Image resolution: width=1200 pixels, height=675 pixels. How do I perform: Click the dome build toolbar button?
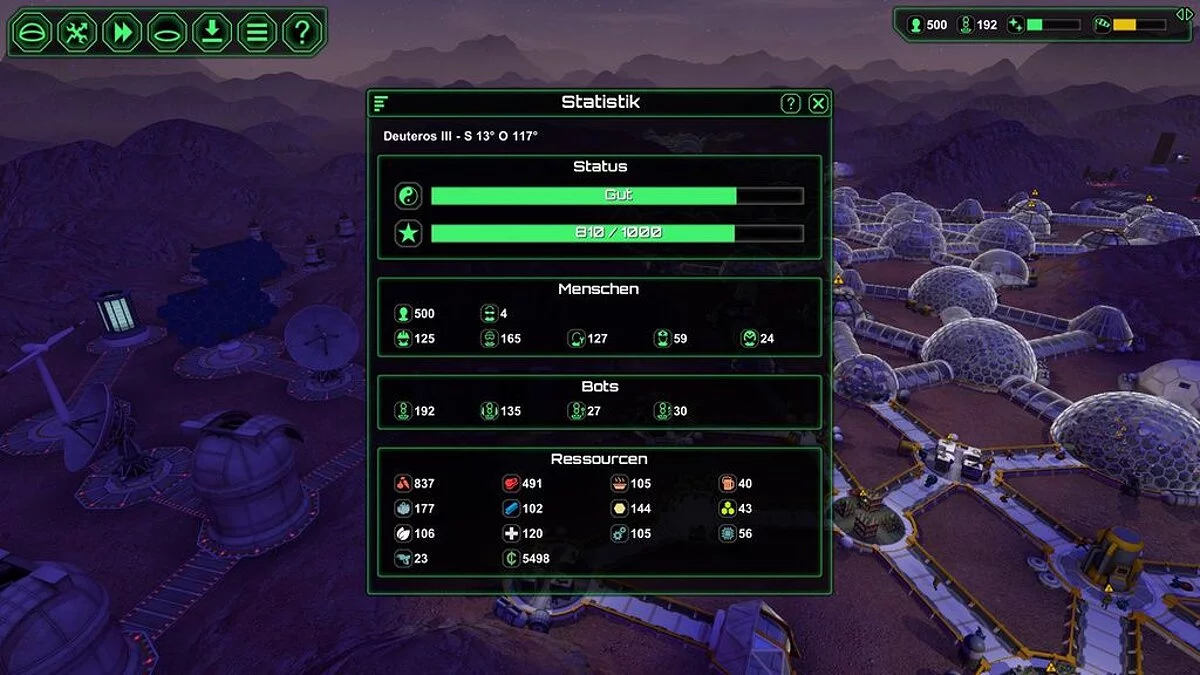pos(32,33)
